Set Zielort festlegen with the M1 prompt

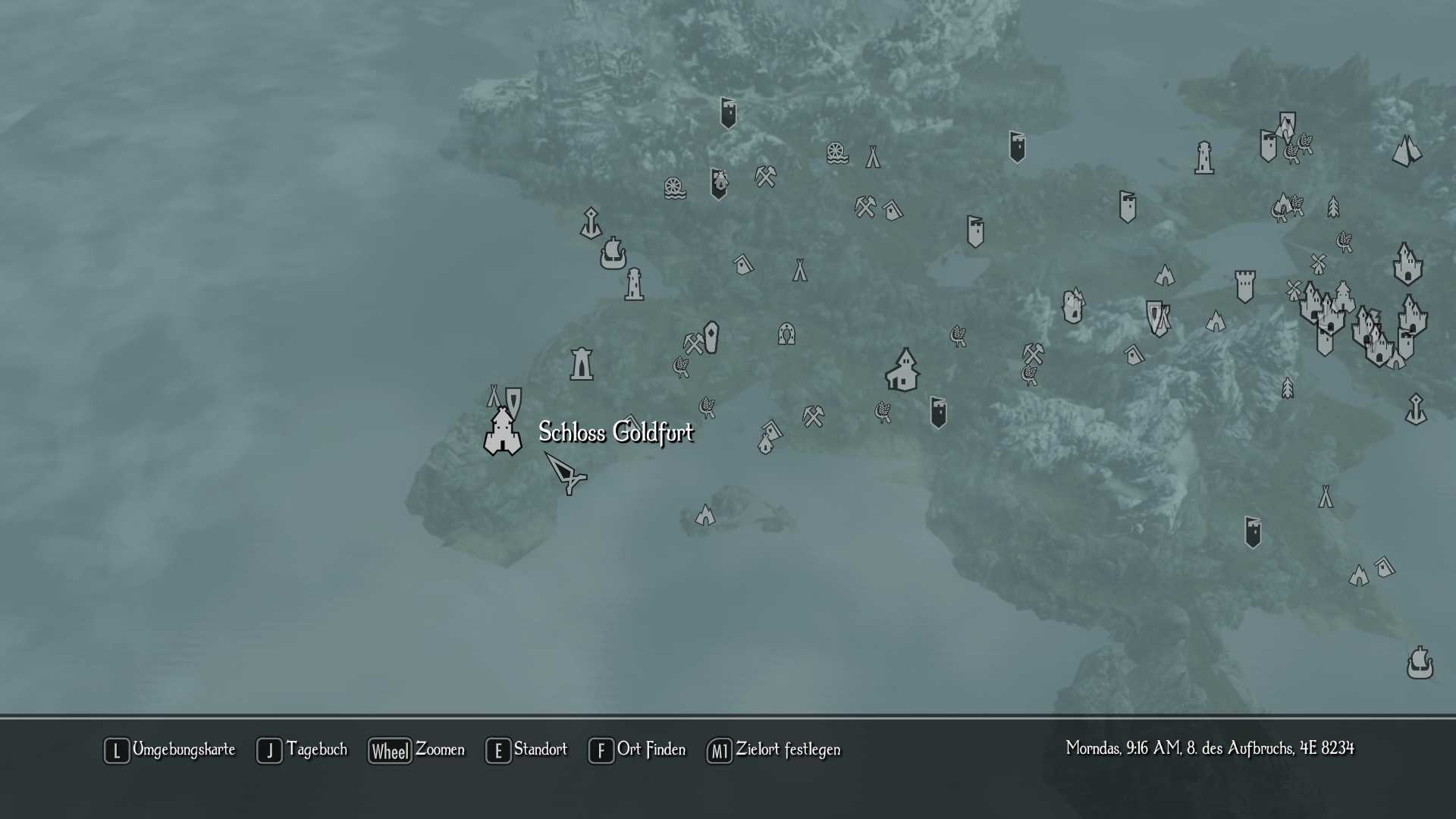(x=718, y=751)
